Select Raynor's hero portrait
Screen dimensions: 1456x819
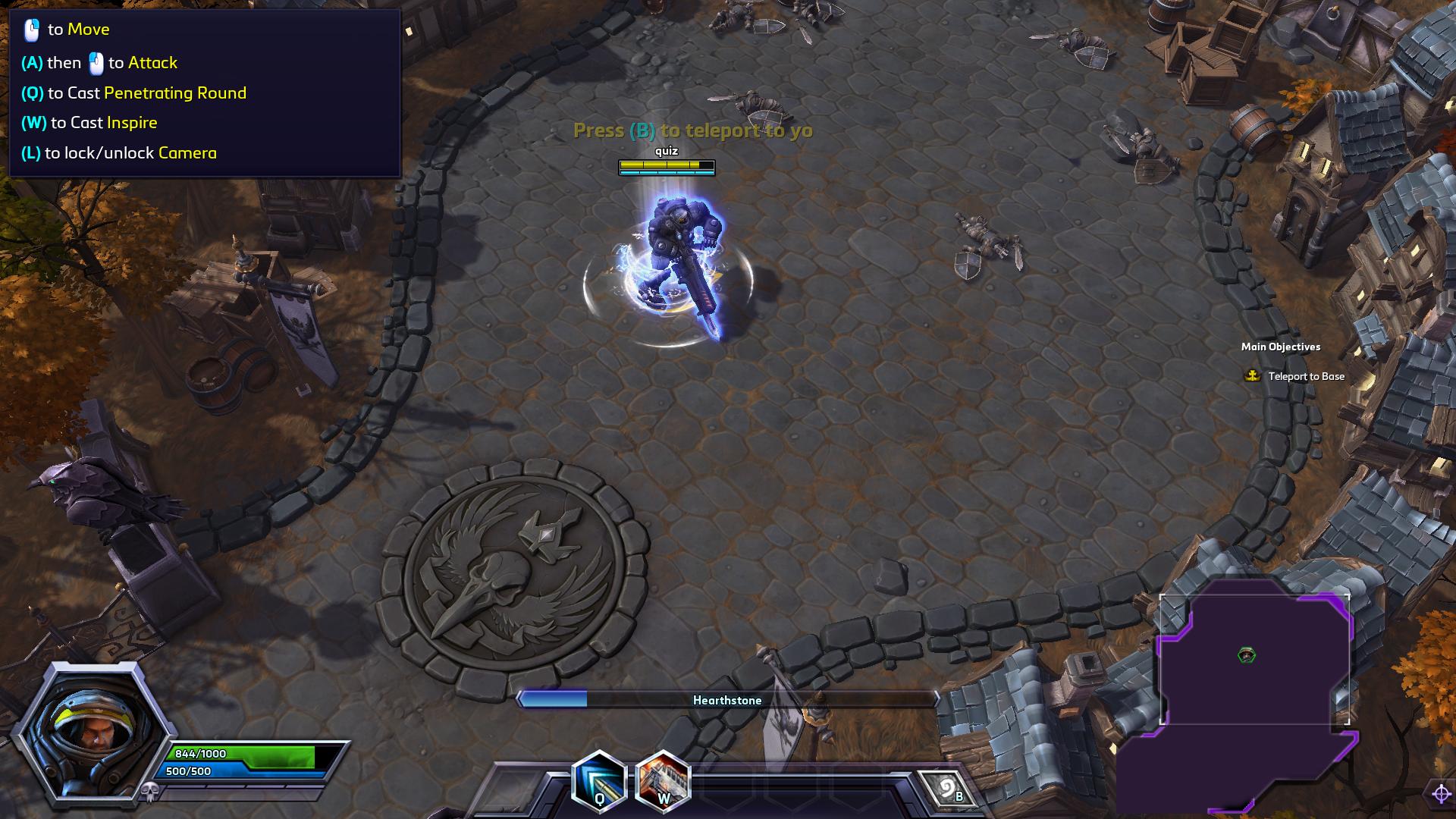pos(92,732)
